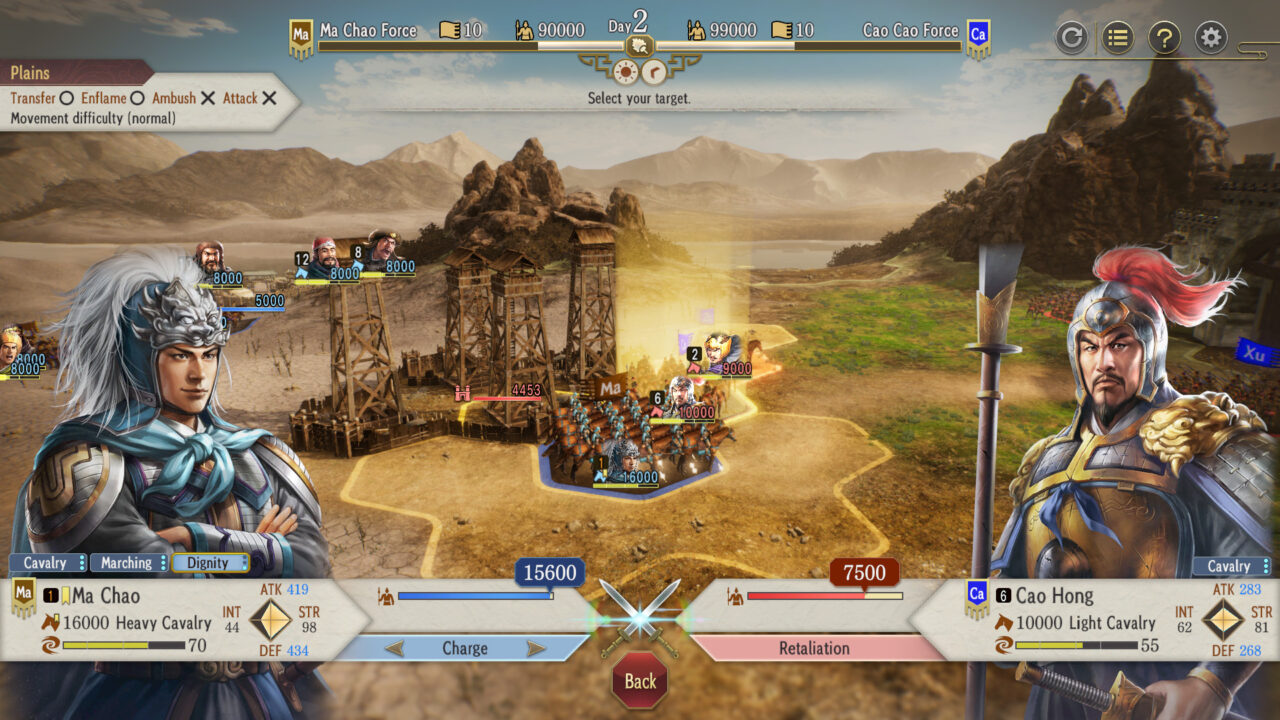Screen dimensions: 1280x720
Task: Open the battle log list icon
Action: point(1118,37)
